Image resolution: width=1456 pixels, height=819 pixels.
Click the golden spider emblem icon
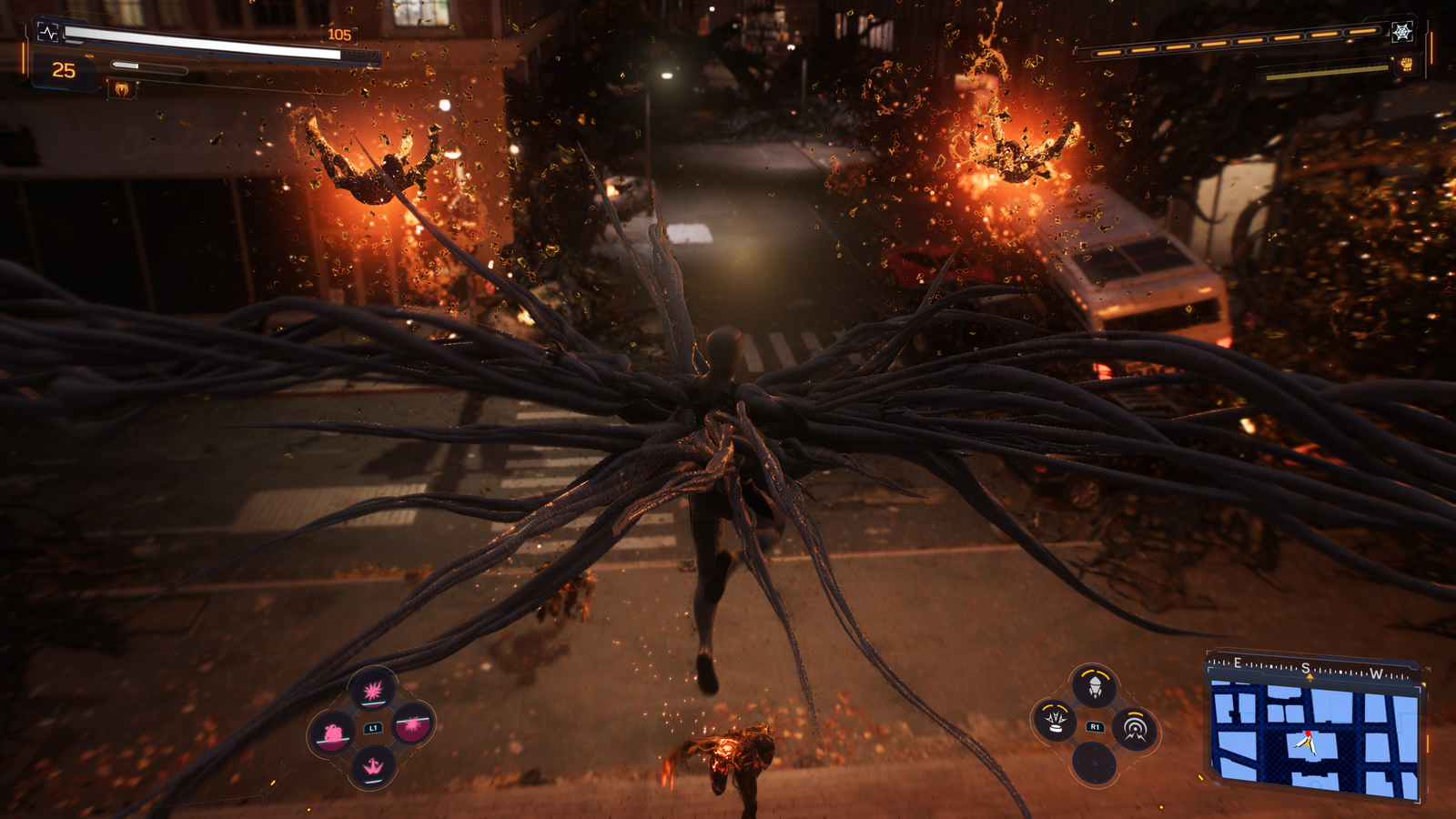coord(122,88)
